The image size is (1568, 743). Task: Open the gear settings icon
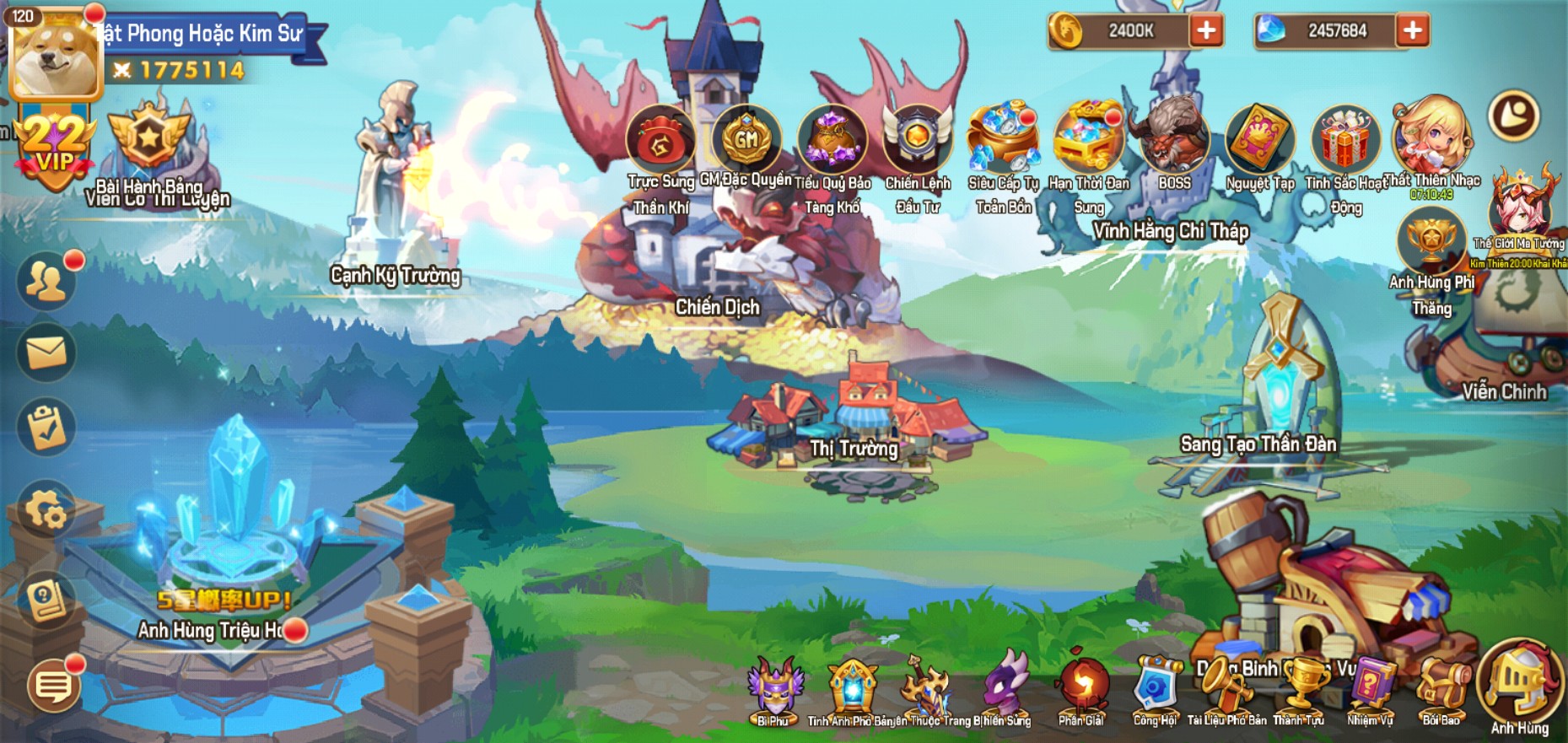click(46, 509)
